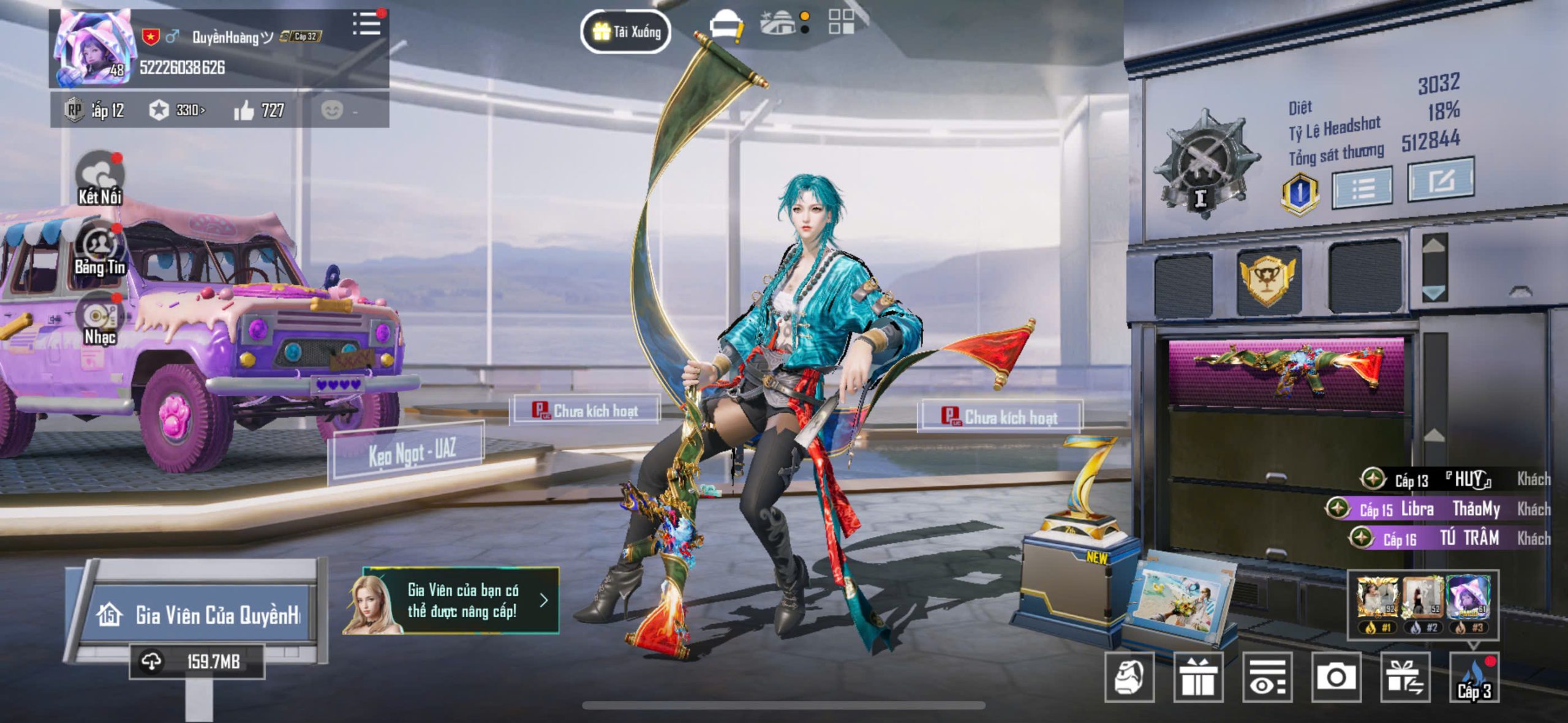Open the Cấp 3 flame level icon
1568x723 pixels.
[x=1474, y=677]
